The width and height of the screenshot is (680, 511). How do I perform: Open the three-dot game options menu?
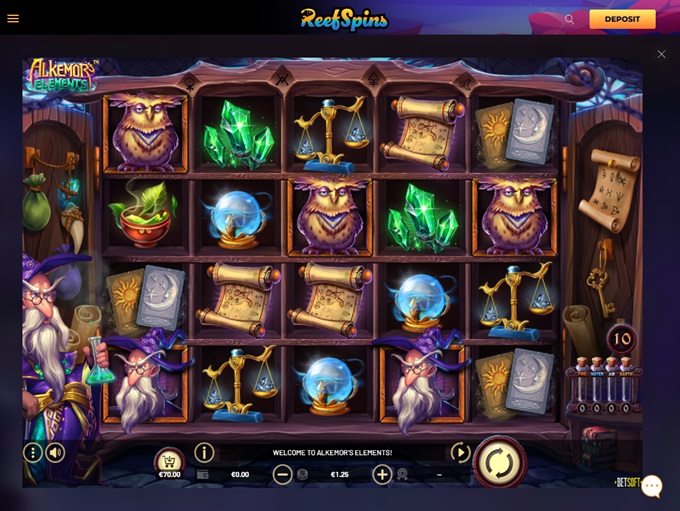33,453
